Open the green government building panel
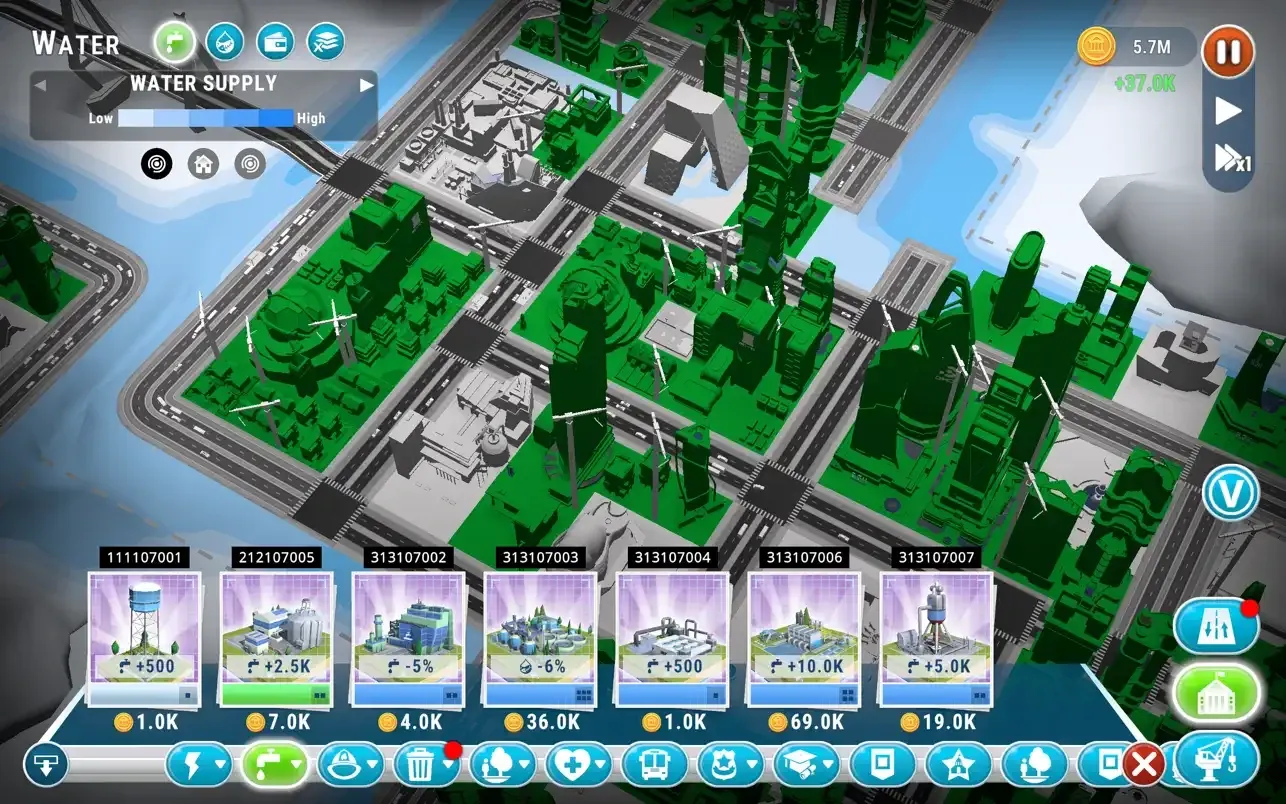Image resolution: width=1286 pixels, height=804 pixels. click(x=1216, y=691)
